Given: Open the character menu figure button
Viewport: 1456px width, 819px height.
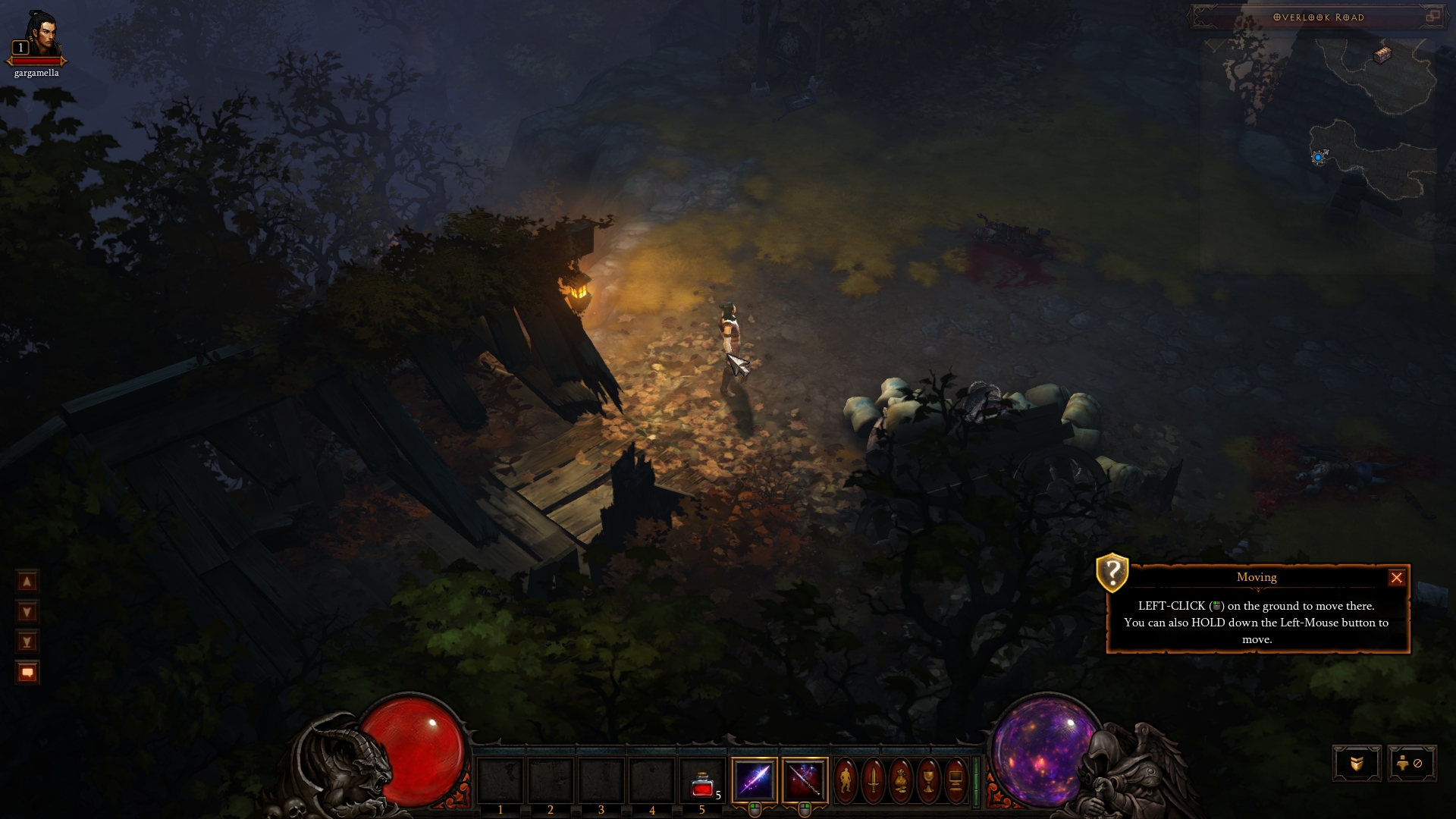Looking at the screenshot, I should (x=846, y=780).
